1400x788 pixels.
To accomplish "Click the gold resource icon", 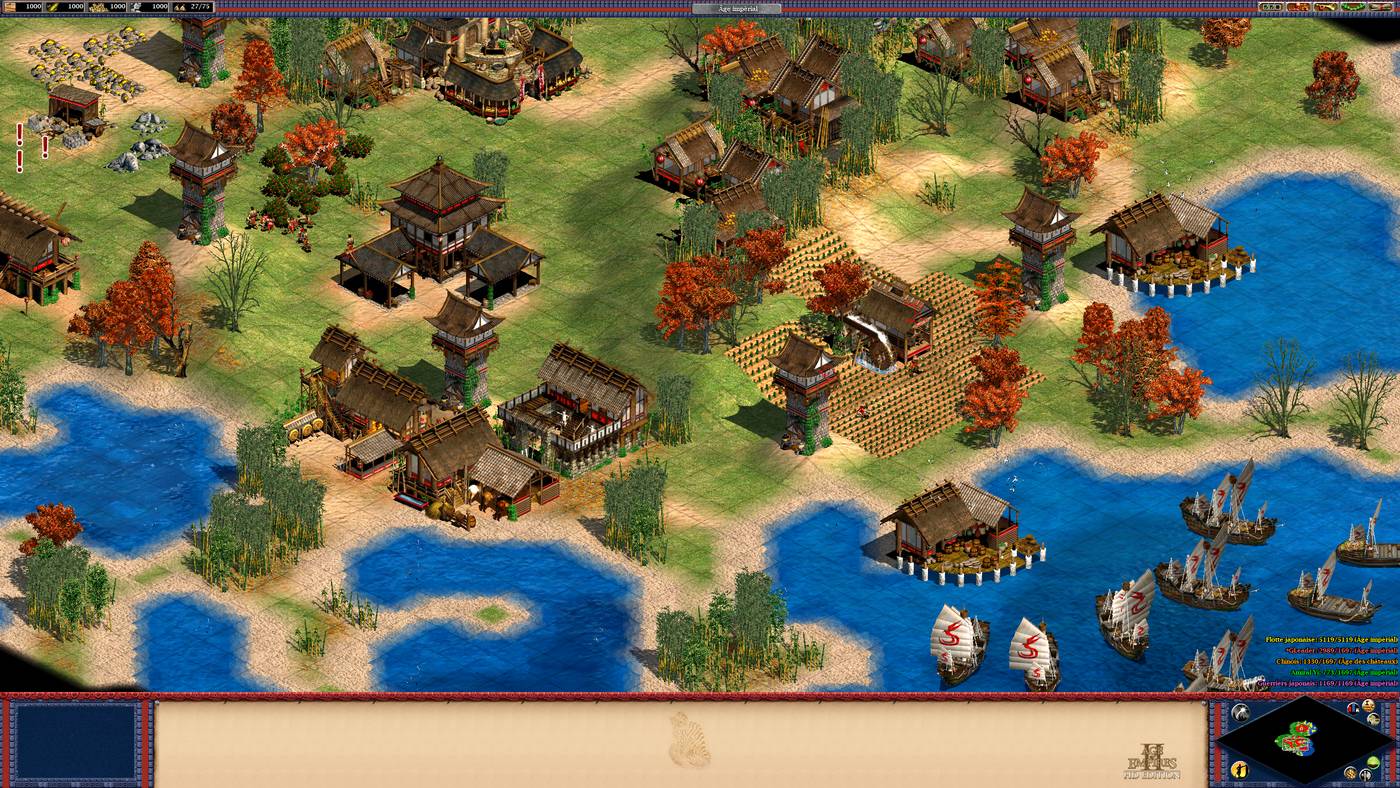I will 96,8.
